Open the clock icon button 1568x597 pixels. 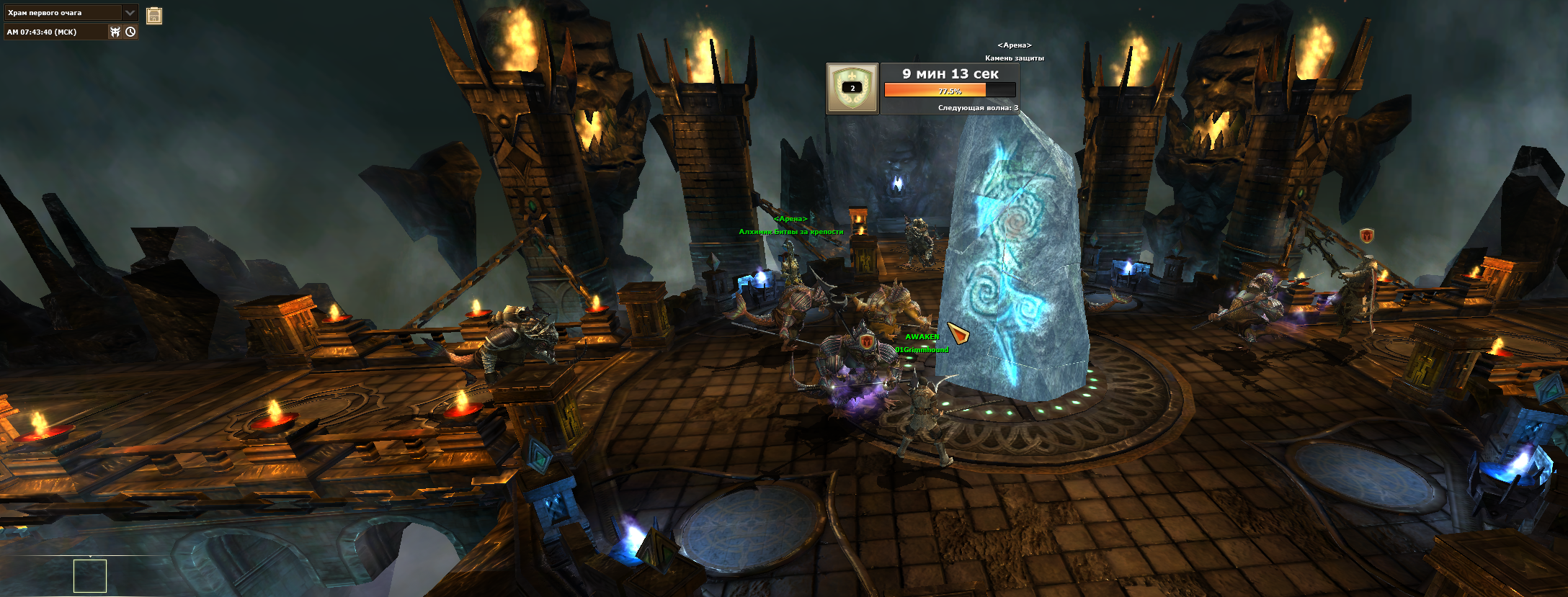130,32
